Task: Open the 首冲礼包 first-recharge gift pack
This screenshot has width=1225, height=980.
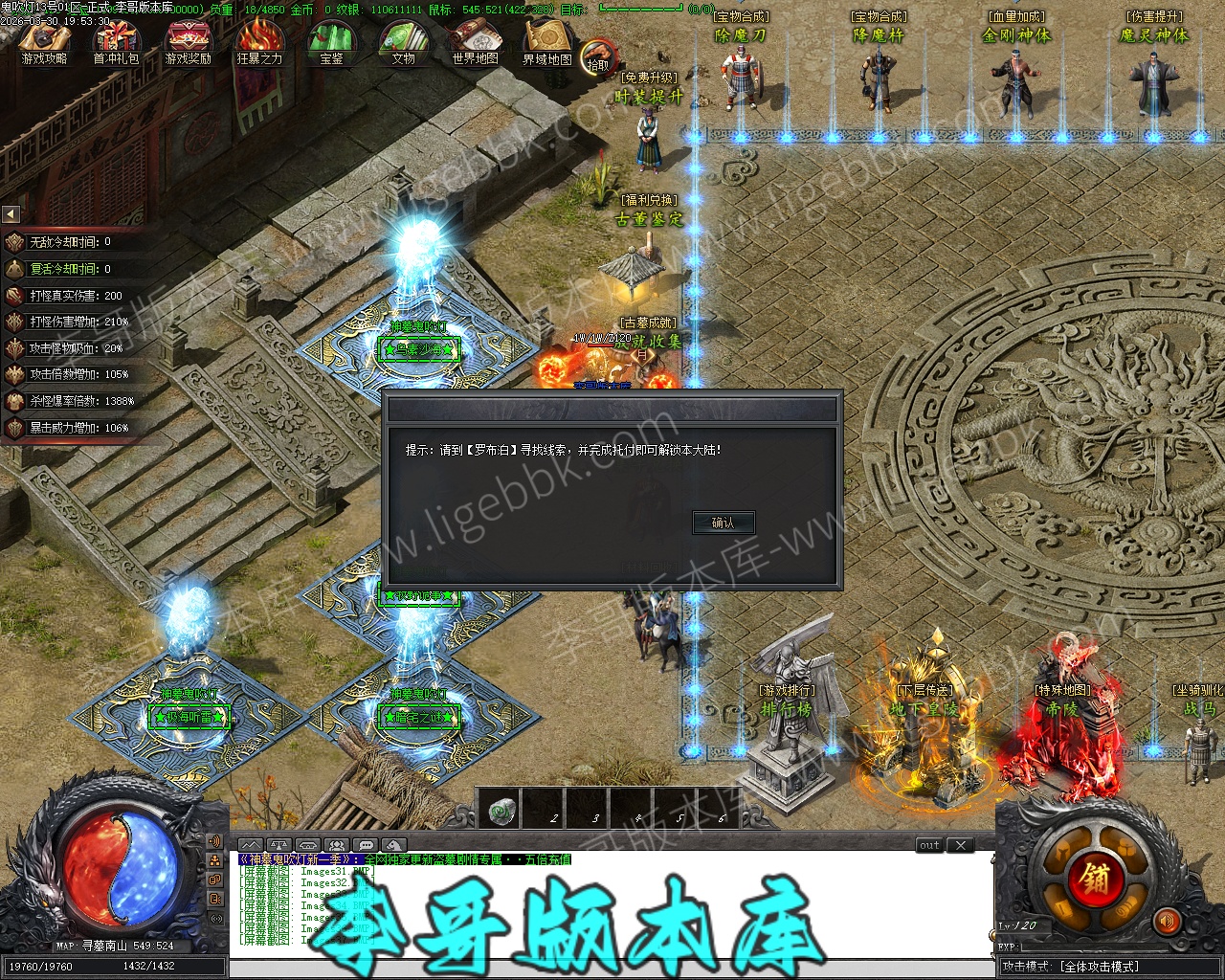Action: (116, 42)
